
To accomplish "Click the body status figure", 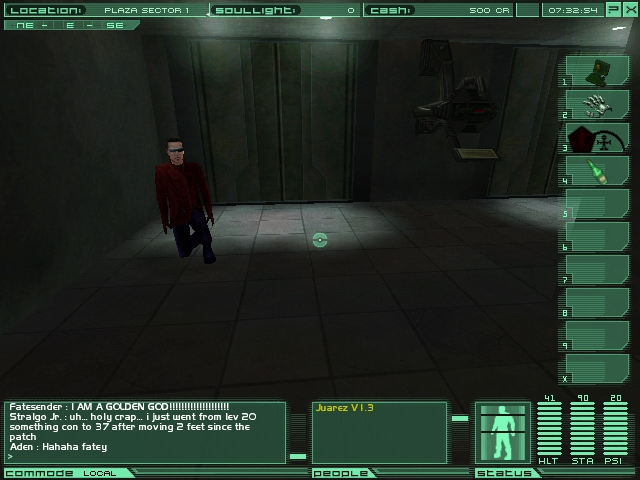I will click(502, 433).
